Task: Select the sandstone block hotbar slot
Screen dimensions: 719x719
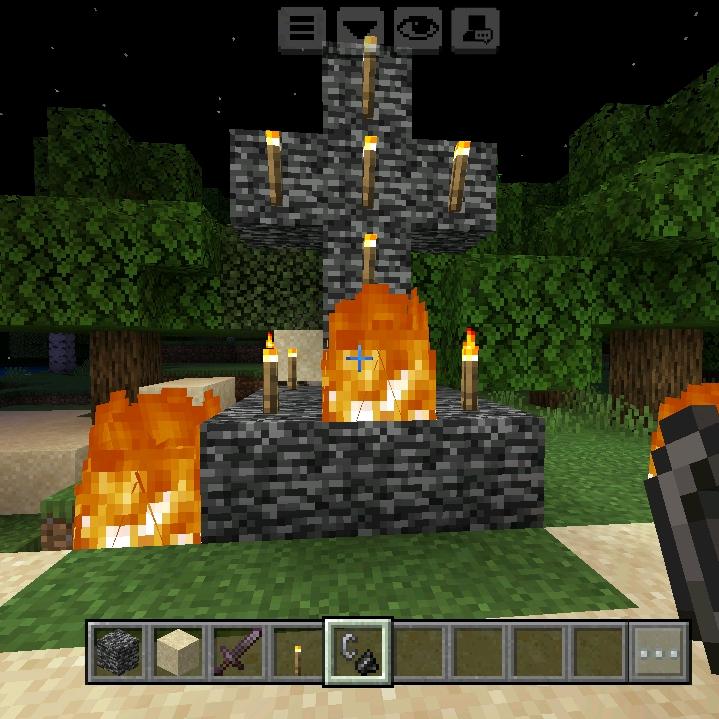Action: (178, 653)
